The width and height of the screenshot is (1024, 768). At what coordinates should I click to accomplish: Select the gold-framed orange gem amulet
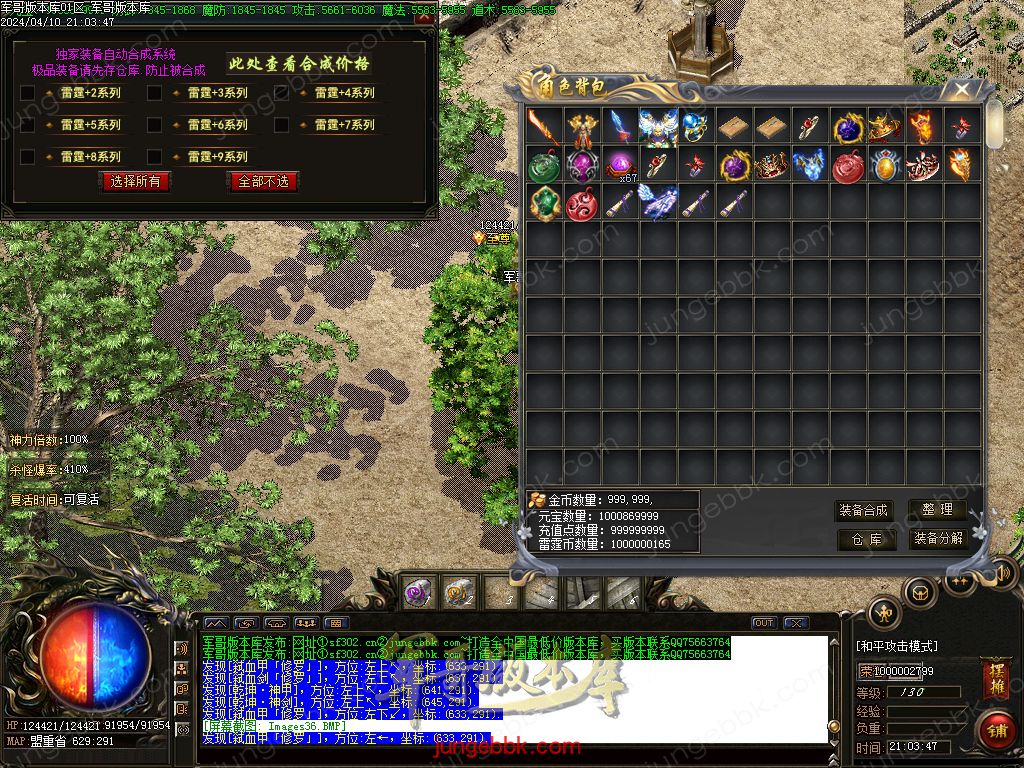coord(886,164)
